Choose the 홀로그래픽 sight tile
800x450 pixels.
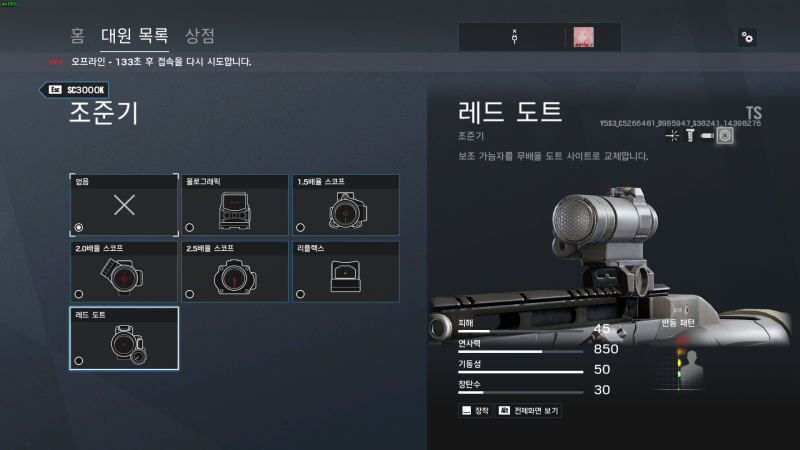pos(235,205)
